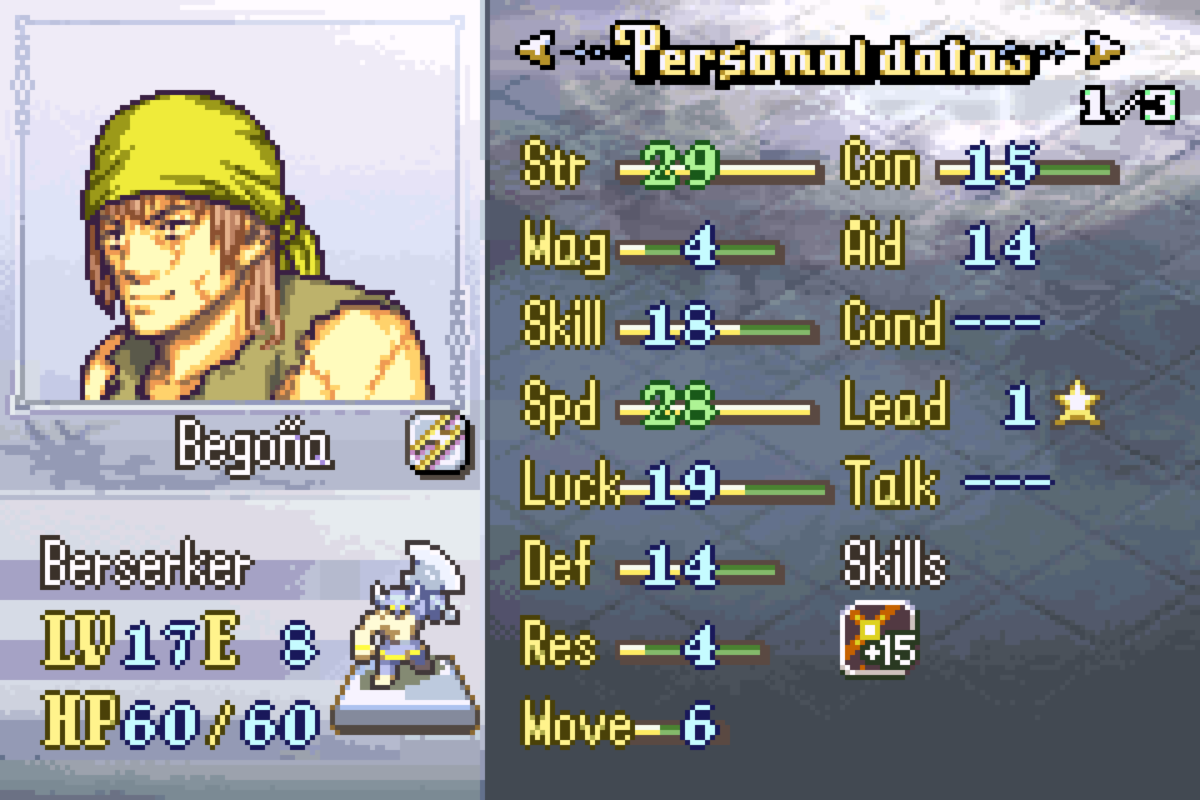Image resolution: width=1200 pixels, height=800 pixels.
Task: Select the Spd stat row
Action: (x=668, y=407)
